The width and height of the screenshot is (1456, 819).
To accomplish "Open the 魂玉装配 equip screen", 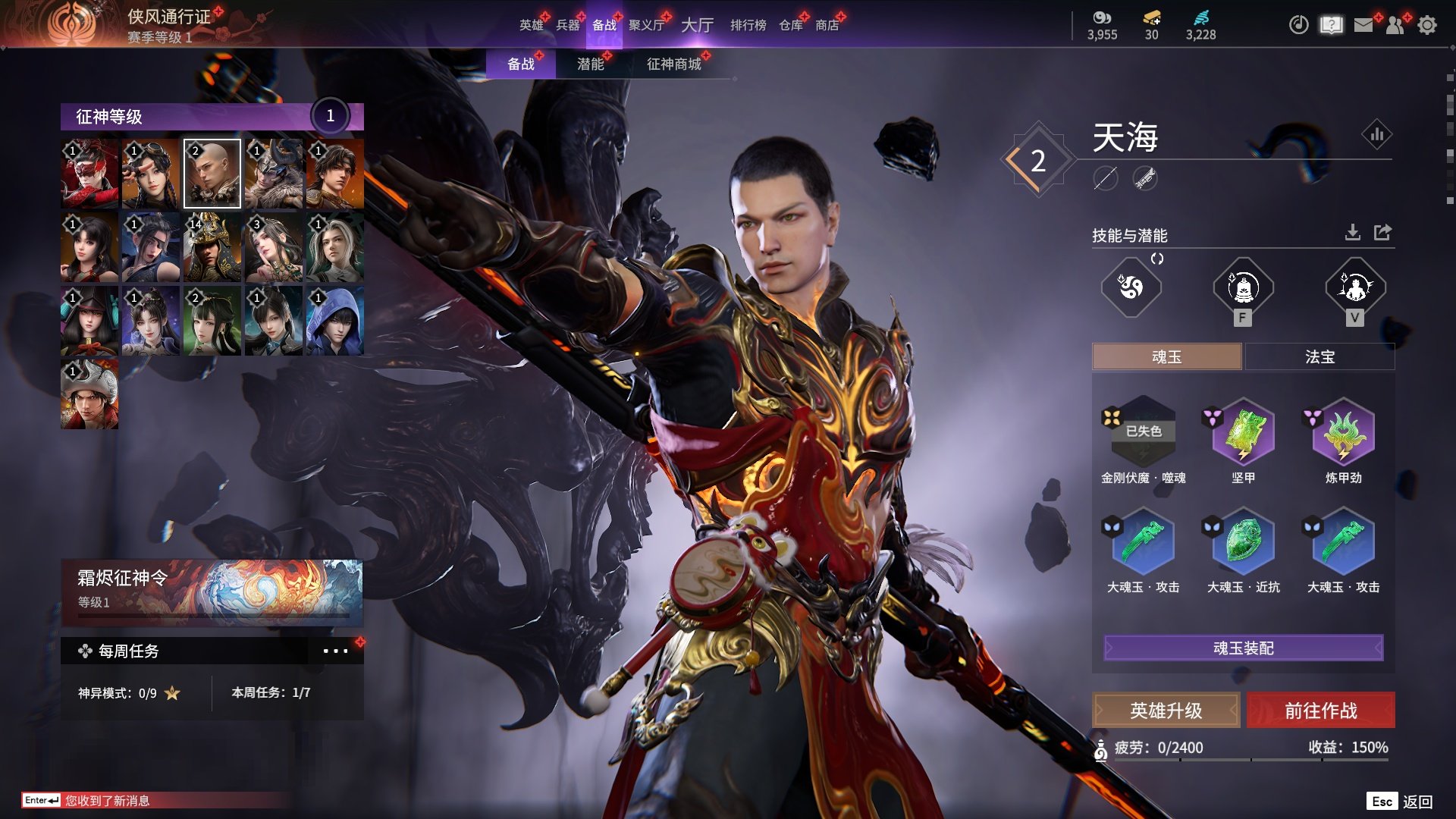I will click(1243, 648).
